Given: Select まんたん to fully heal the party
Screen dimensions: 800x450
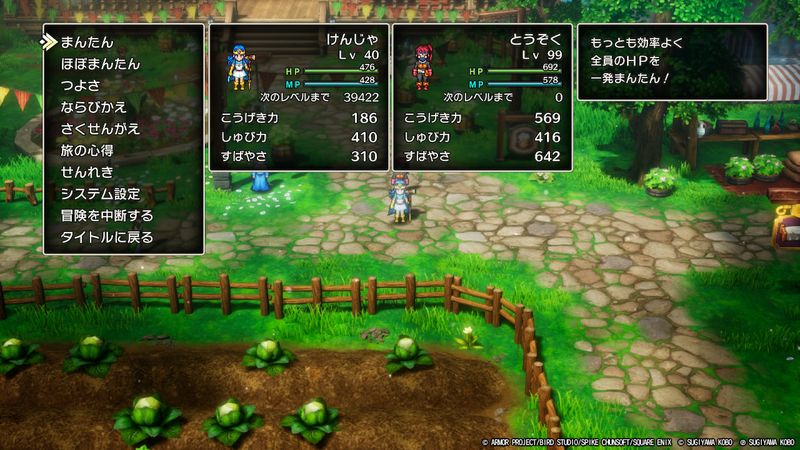Looking at the screenshot, I should pyautogui.click(x=87, y=43).
